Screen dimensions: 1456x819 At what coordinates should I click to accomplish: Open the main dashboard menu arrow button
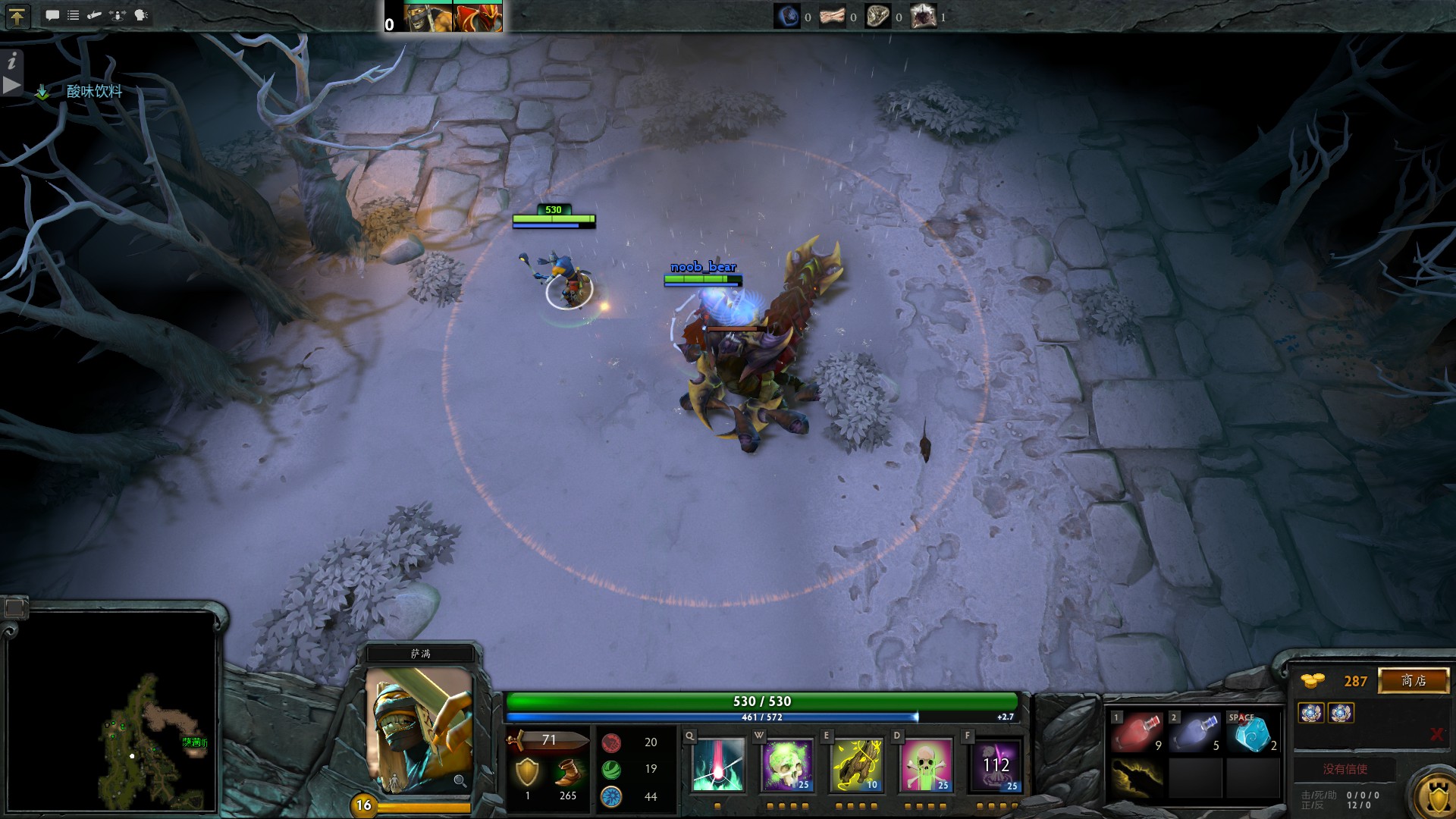[x=17, y=16]
